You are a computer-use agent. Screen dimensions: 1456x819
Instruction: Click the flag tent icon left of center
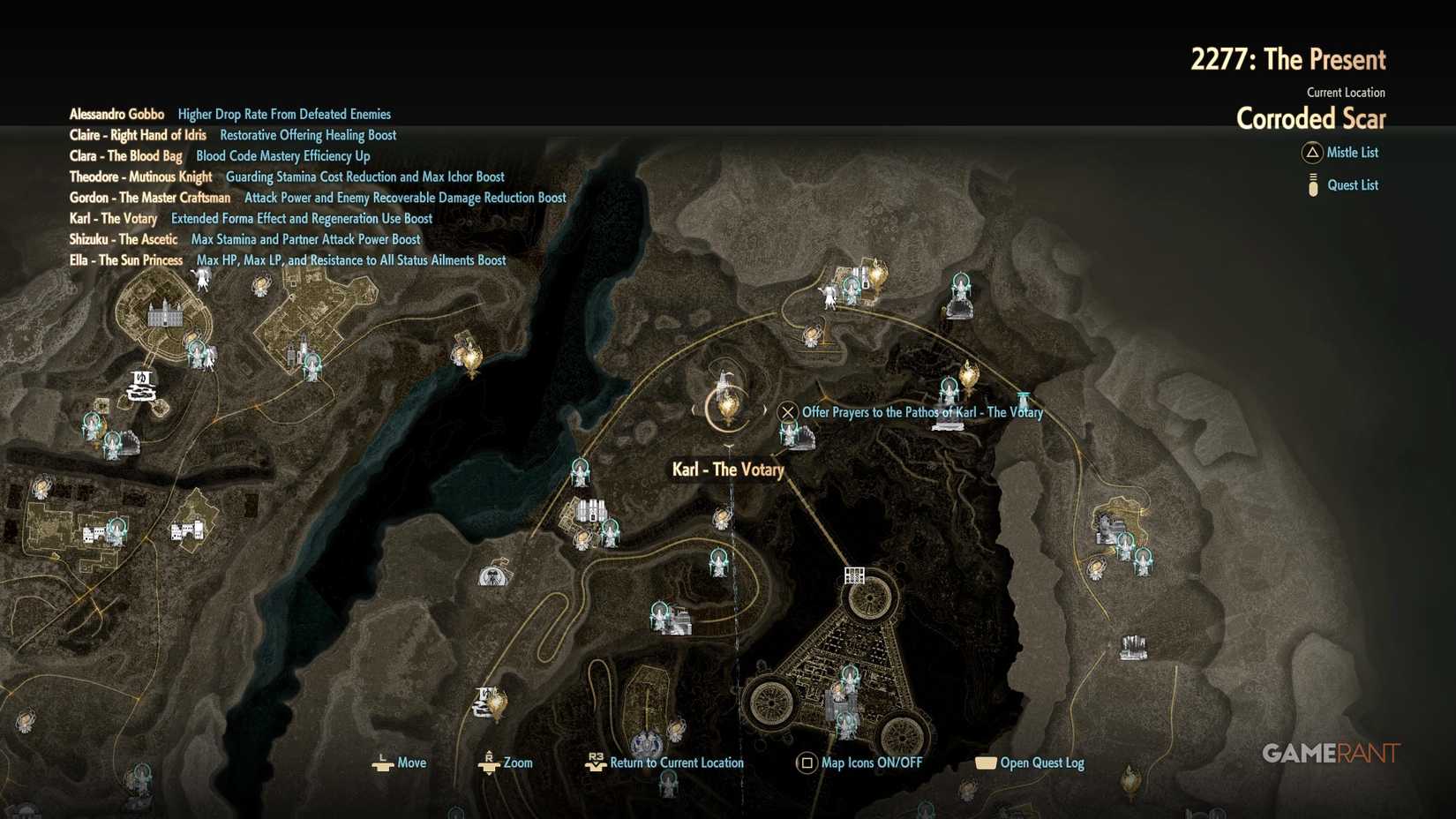coord(492,576)
